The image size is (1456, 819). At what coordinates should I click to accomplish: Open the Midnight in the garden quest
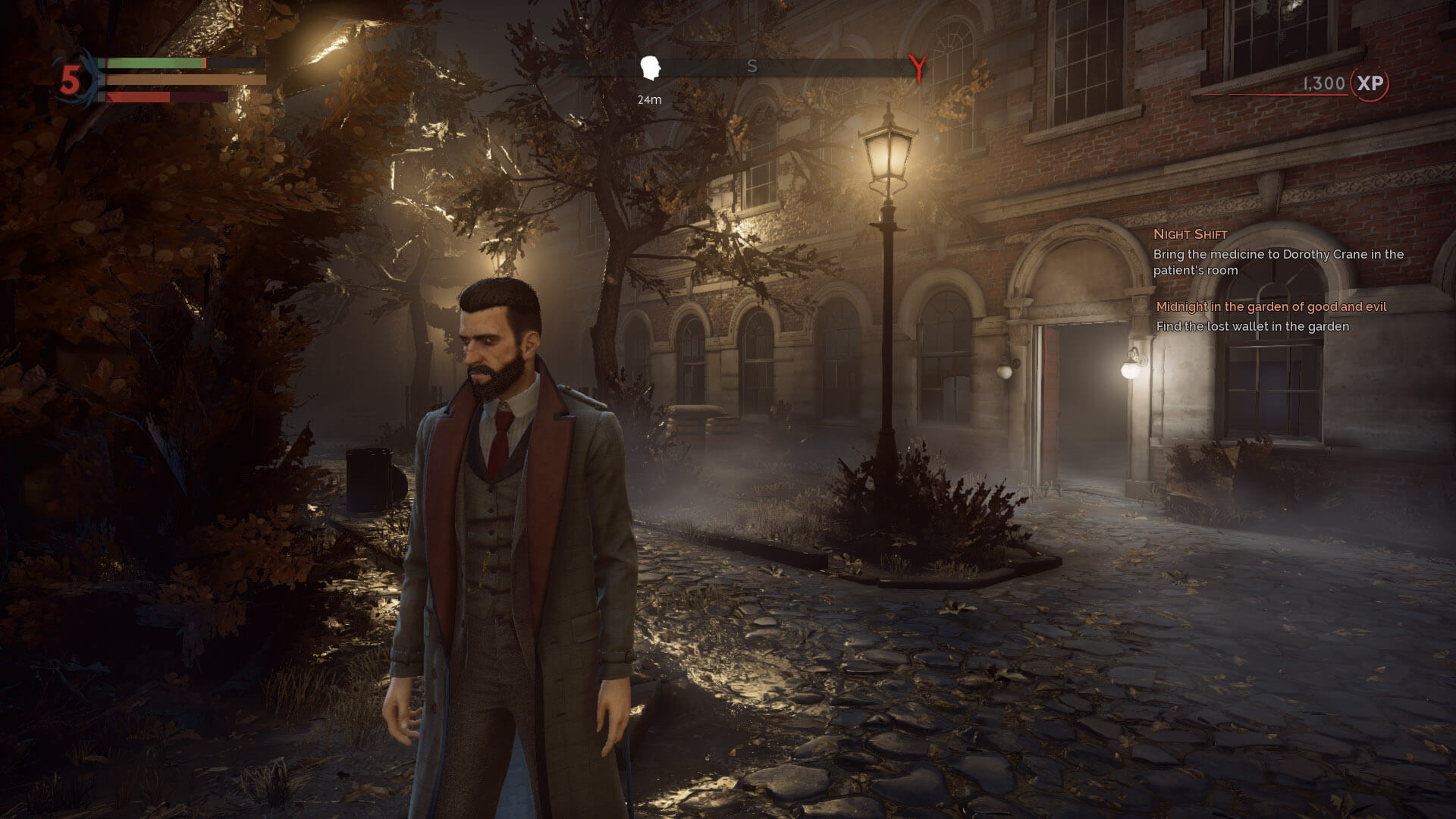pyautogui.click(x=1271, y=307)
